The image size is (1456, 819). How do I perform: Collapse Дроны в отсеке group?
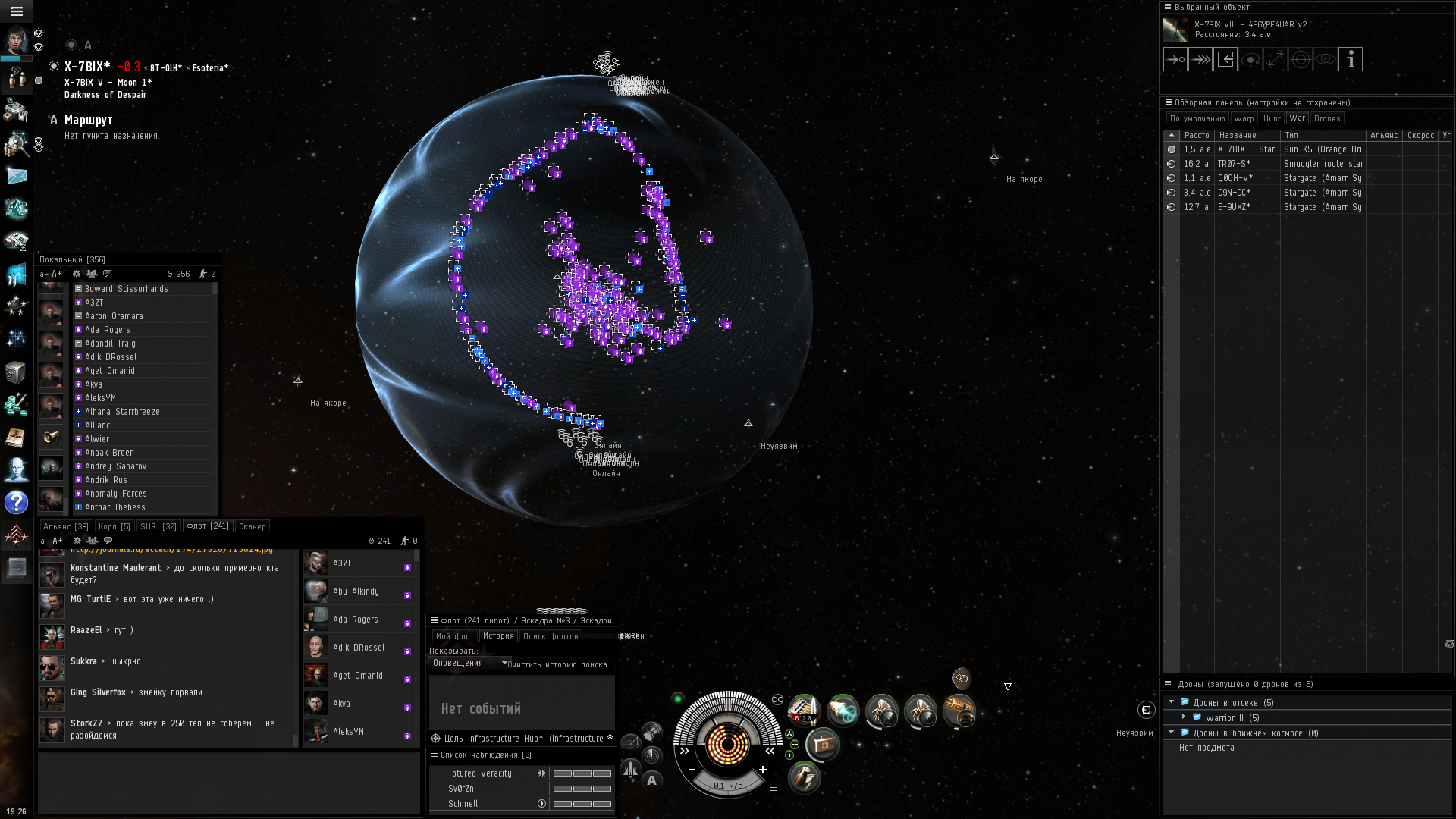(x=1171, y=702)
